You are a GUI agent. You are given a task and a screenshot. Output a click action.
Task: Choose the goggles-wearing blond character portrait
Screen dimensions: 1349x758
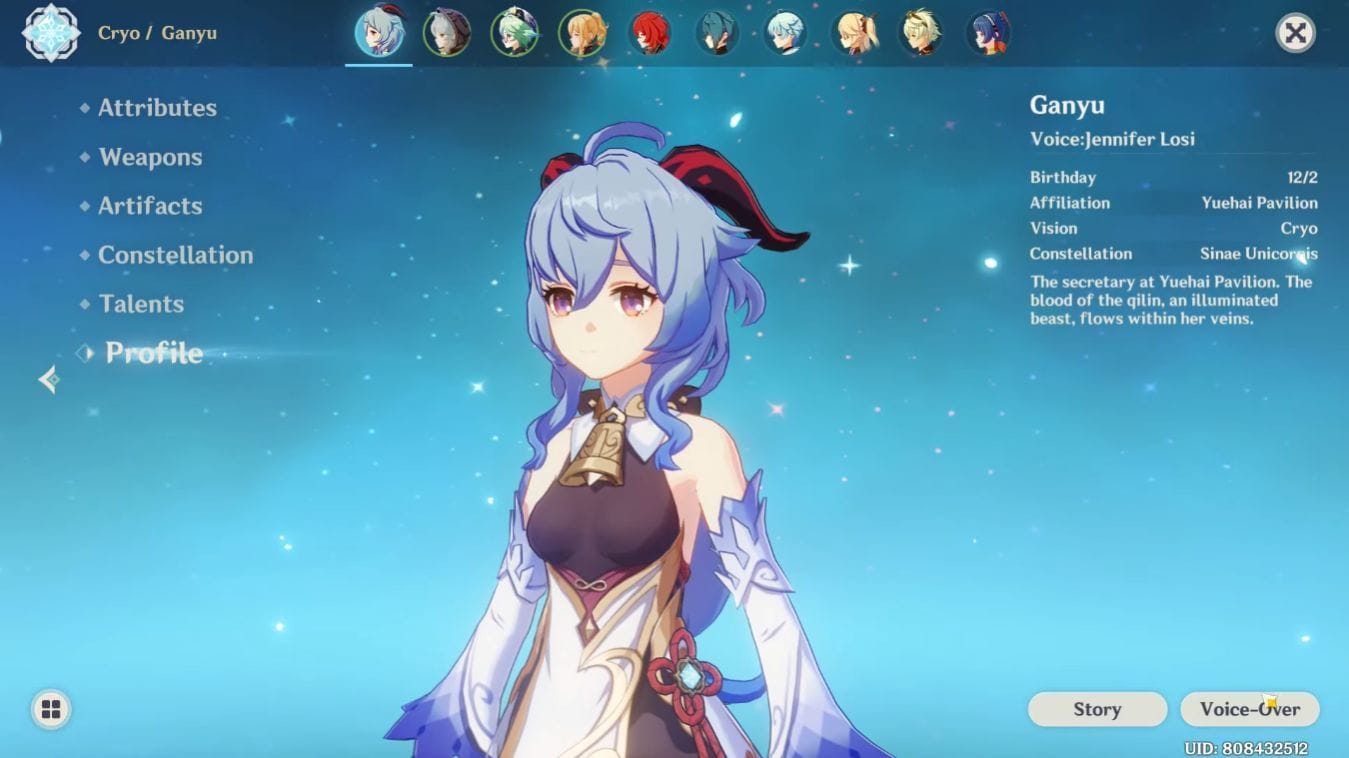(x=920, y=33)
